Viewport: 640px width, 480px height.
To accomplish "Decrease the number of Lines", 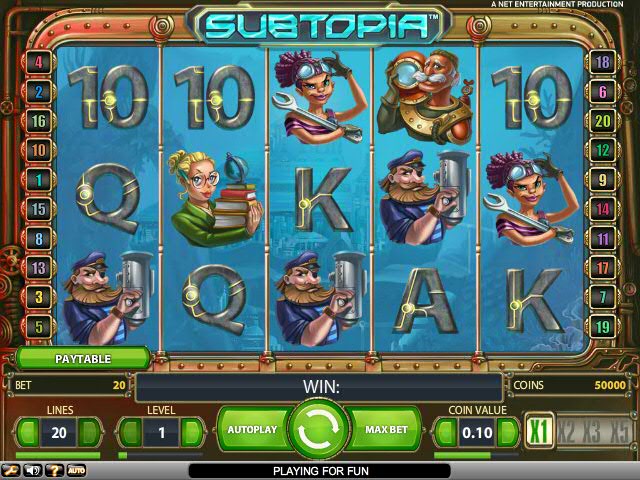I will coord(25,433).
